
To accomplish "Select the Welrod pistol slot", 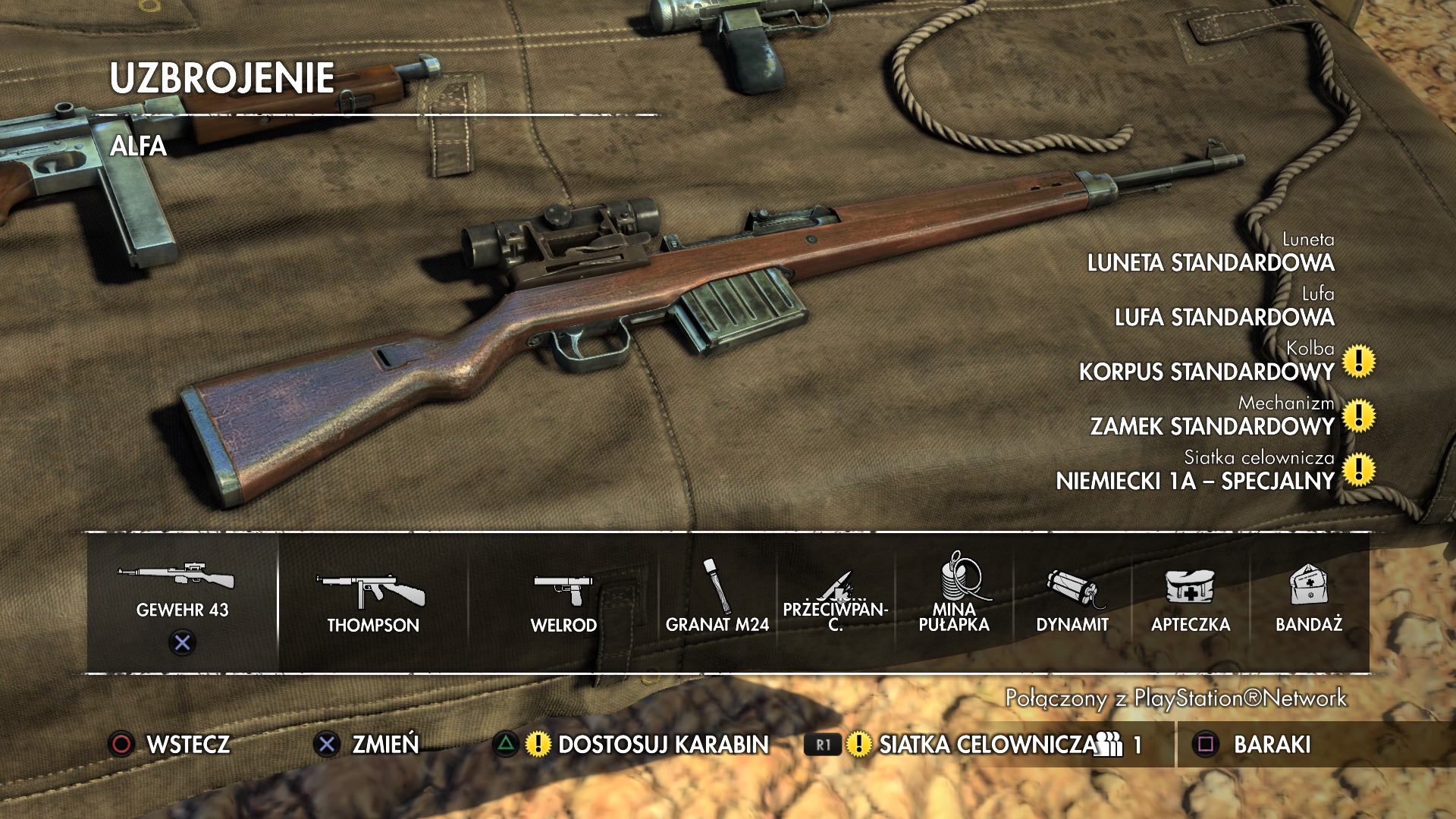I will [563, 603].
